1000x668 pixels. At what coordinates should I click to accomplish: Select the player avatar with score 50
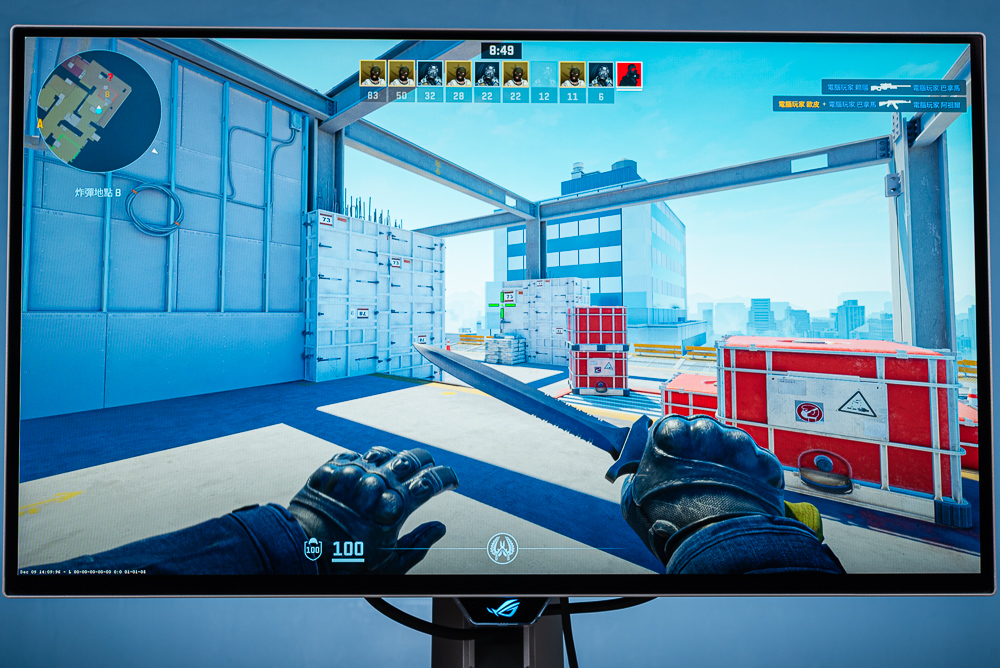[x=402, y=74]
